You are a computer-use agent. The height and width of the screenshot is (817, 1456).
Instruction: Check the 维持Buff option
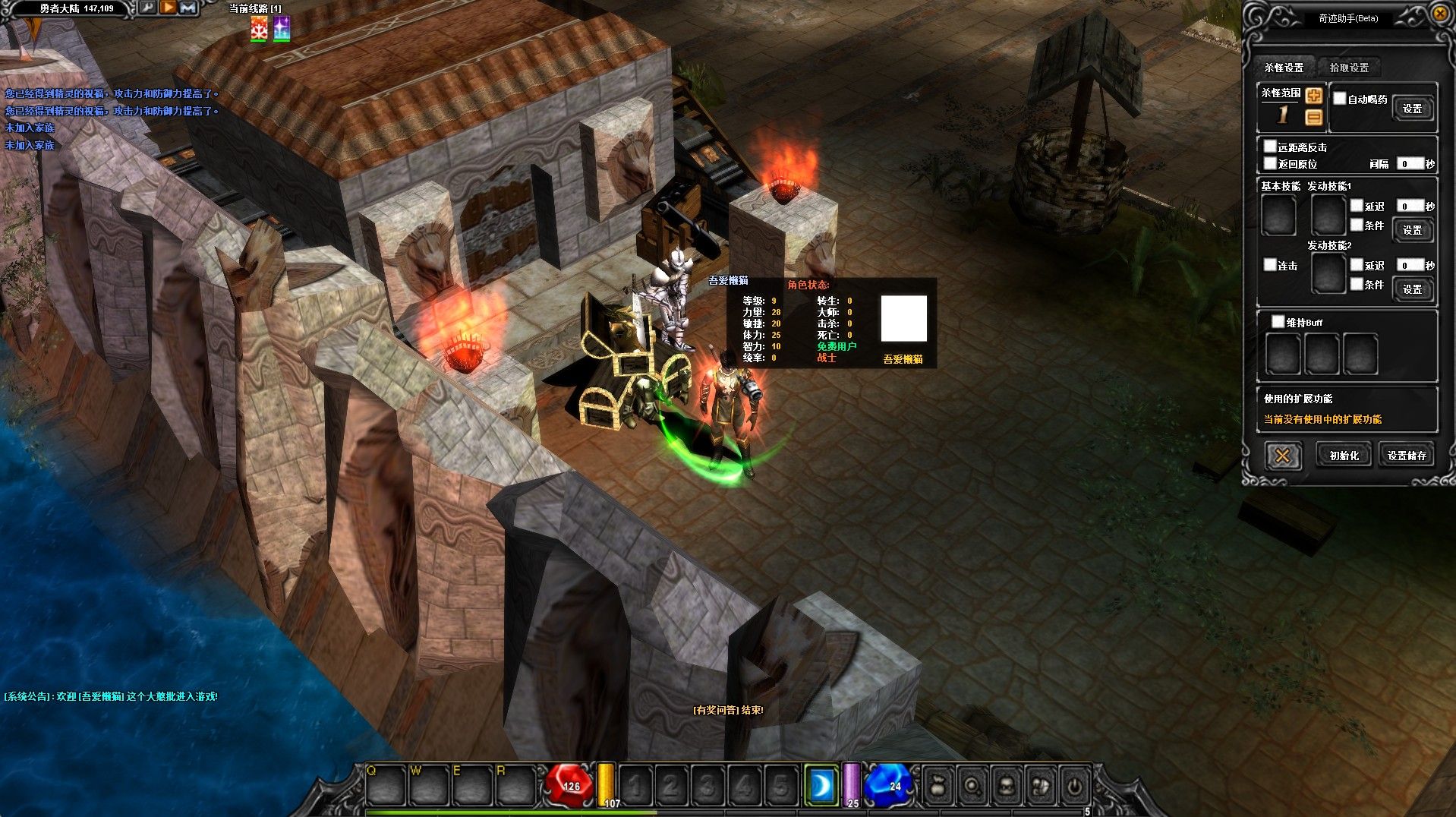click(1278, 322)
